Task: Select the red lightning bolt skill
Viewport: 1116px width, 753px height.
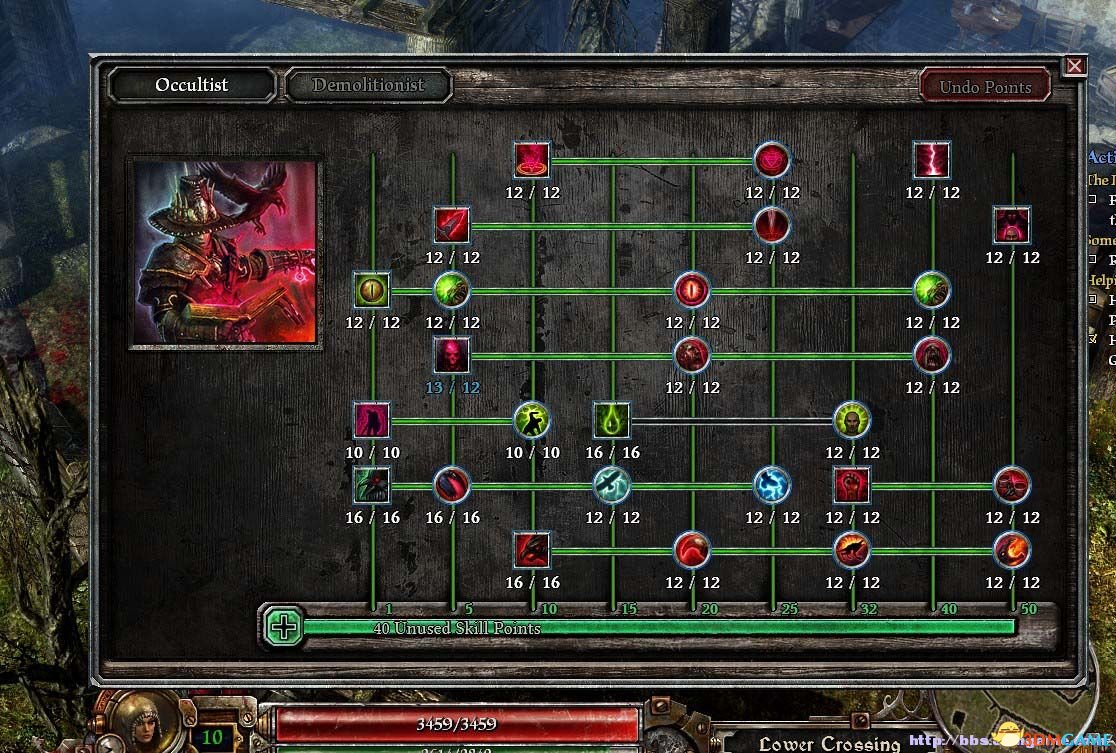Action: click(931, 160)
